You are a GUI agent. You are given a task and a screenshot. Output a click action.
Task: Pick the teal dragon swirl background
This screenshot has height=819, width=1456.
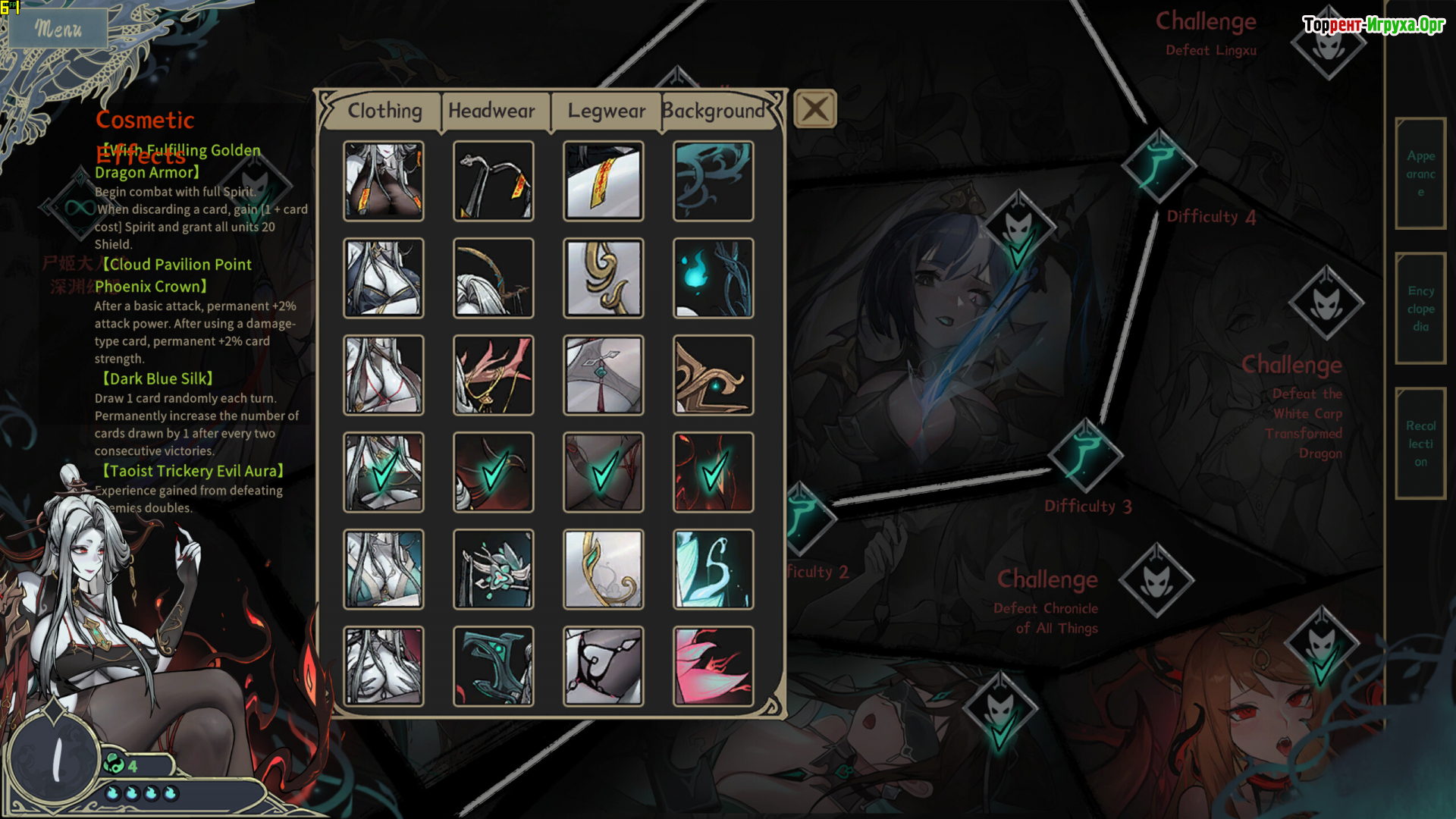point(713,180)
